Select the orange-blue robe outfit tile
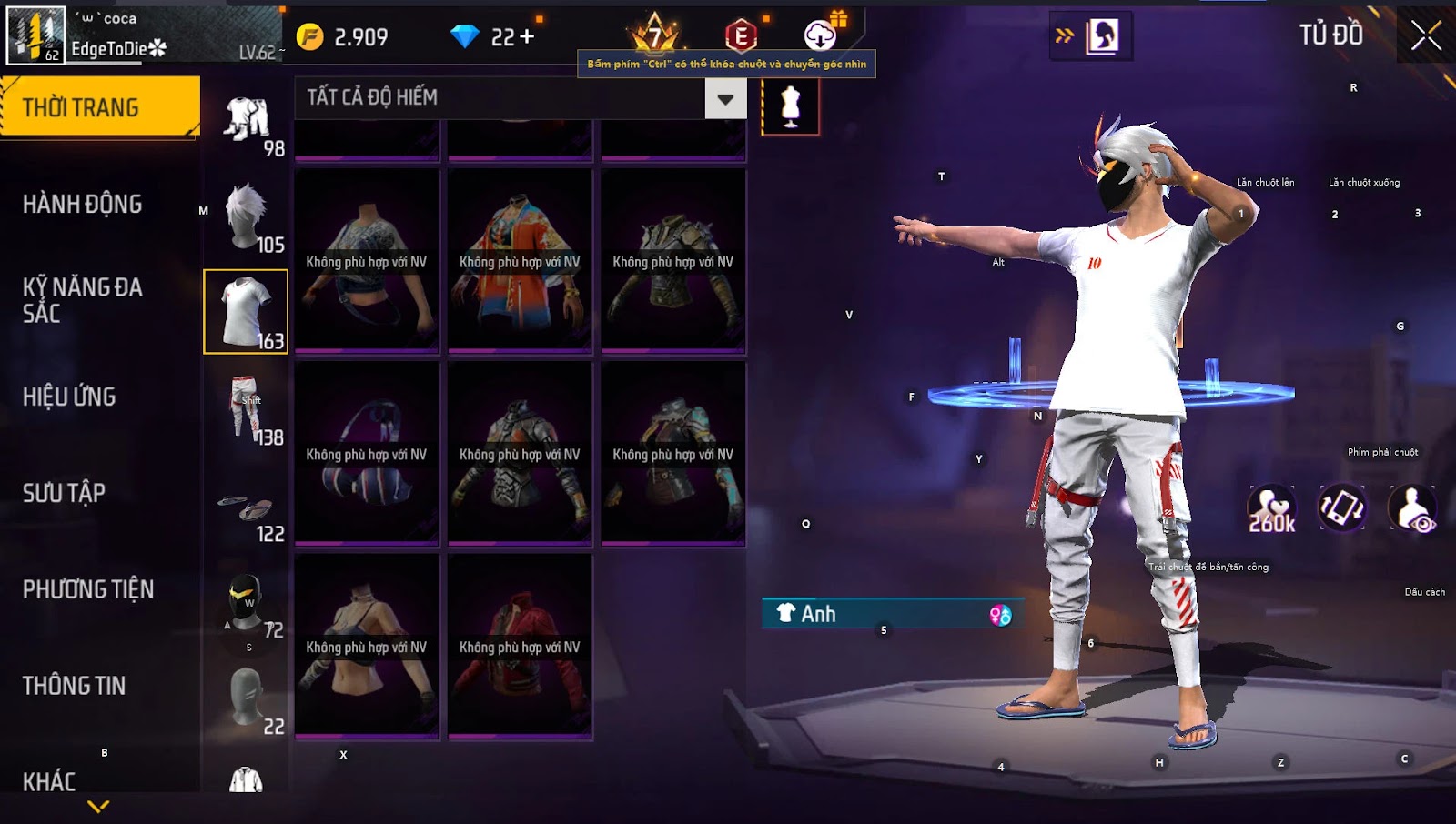1456x824 pixels. tap(520, 261)
